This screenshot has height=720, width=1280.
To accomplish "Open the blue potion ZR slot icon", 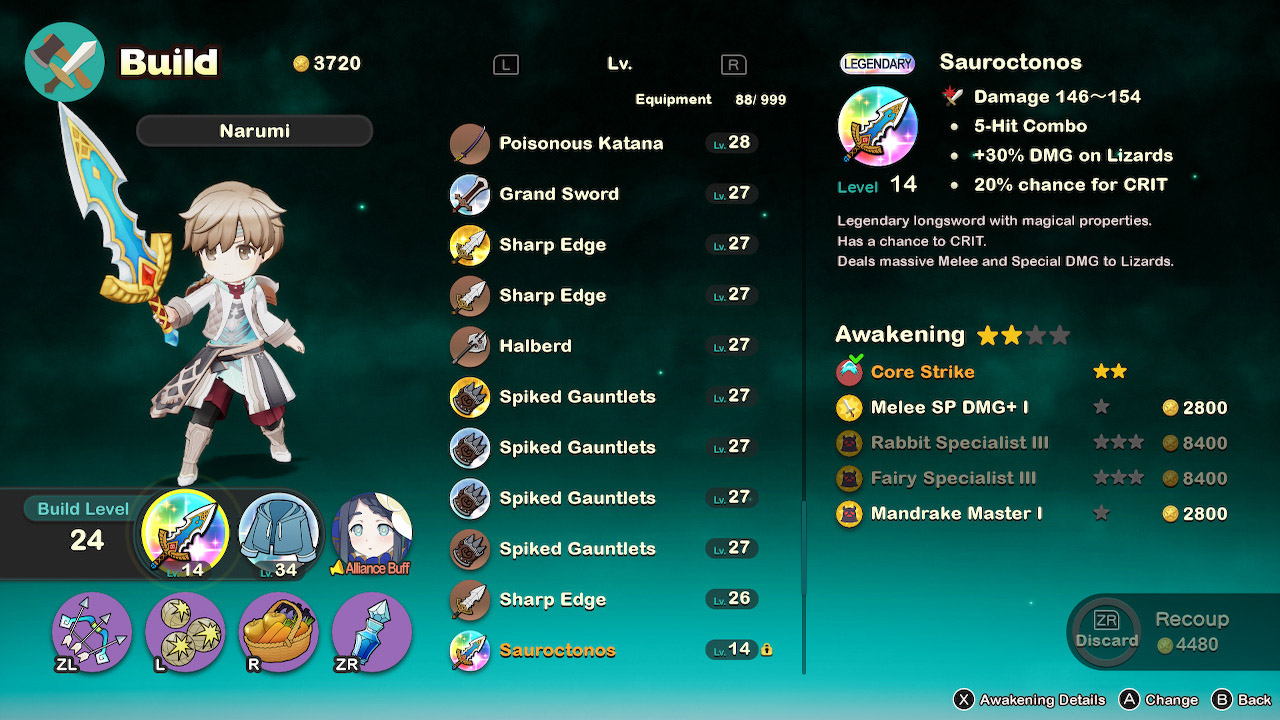I will pos(372,633).
